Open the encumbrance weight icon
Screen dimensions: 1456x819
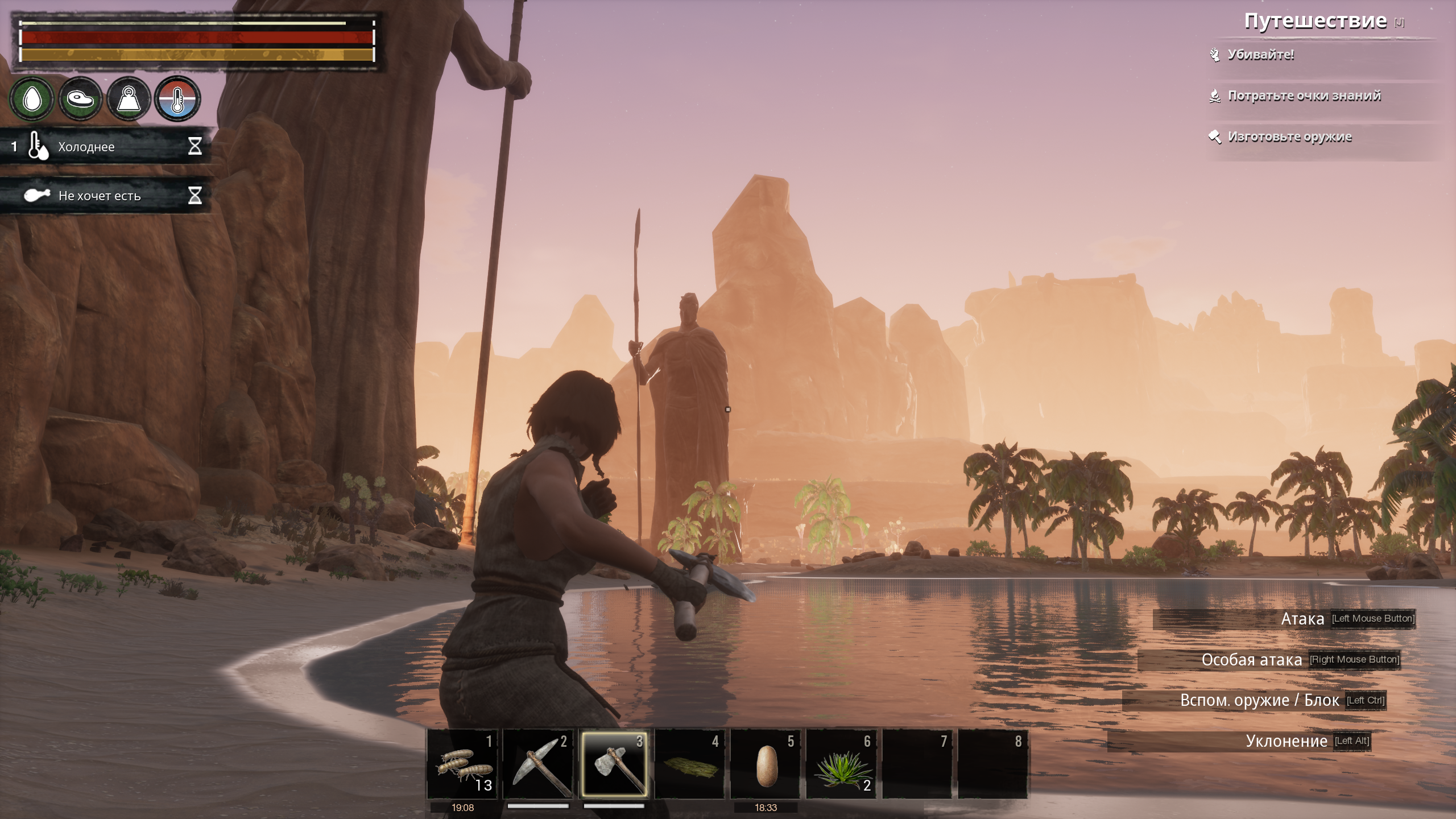click(x=129, y=99)
